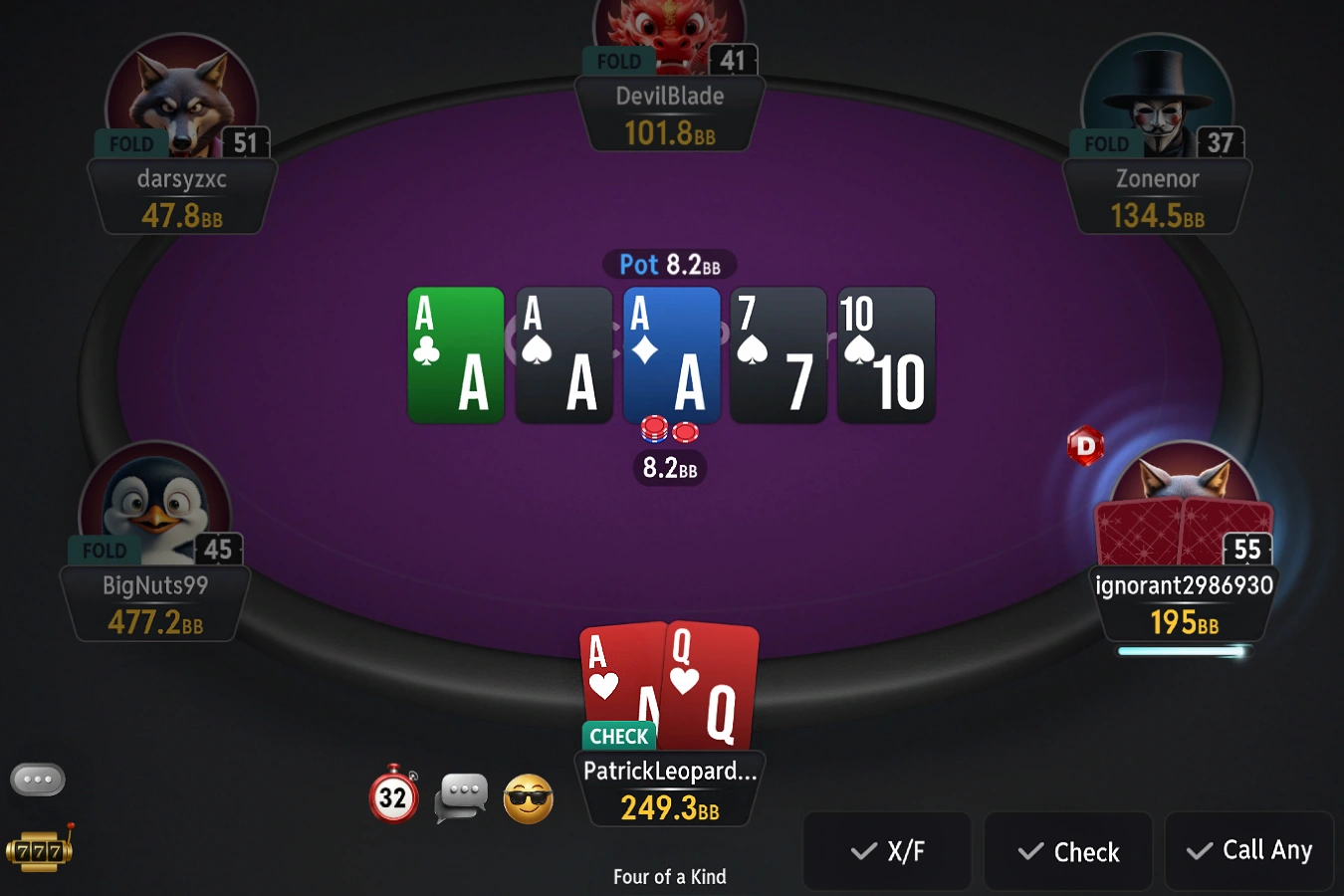1344x896 pixels.
Task: Tick the X/F pre-action button
Action: [x=887, y=851]
